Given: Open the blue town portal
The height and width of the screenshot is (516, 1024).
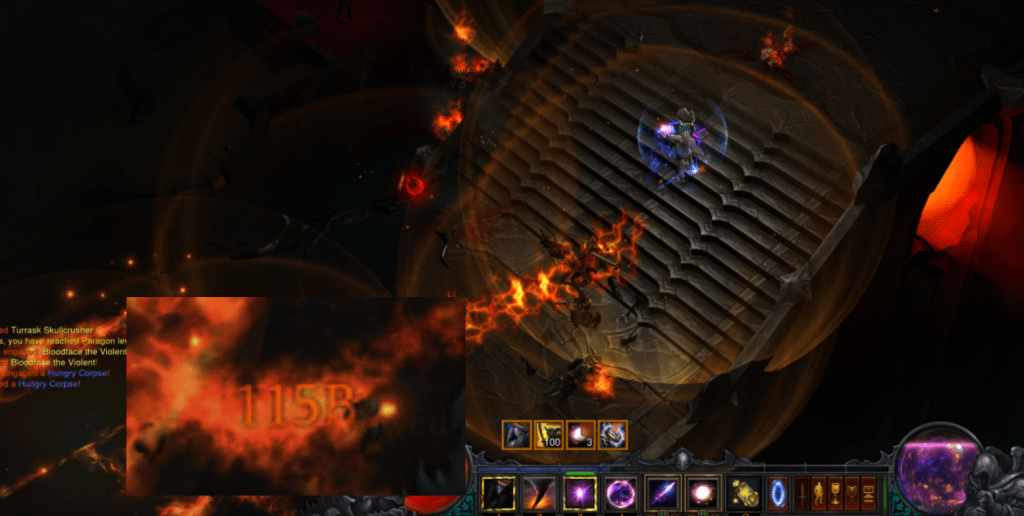Looking at the screenshot, I should click(777, 493).
